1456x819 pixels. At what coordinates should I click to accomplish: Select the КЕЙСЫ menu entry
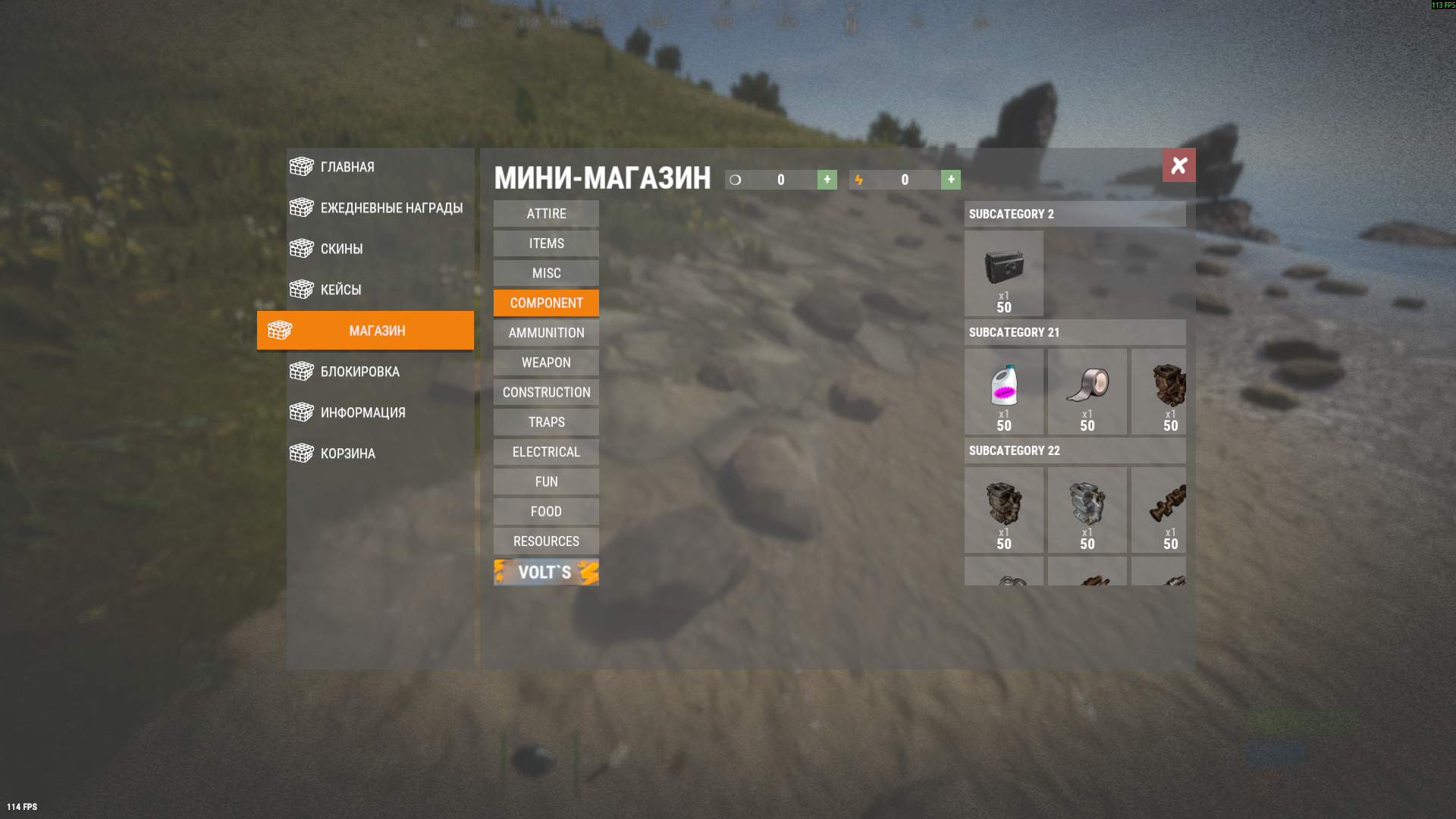tap(340, 290)
